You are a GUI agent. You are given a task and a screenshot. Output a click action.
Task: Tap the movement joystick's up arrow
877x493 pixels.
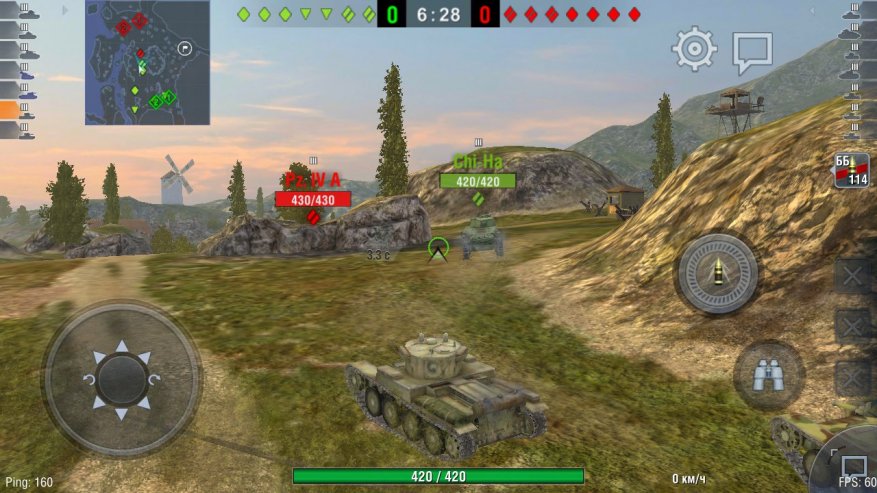(x=122, y=347)
